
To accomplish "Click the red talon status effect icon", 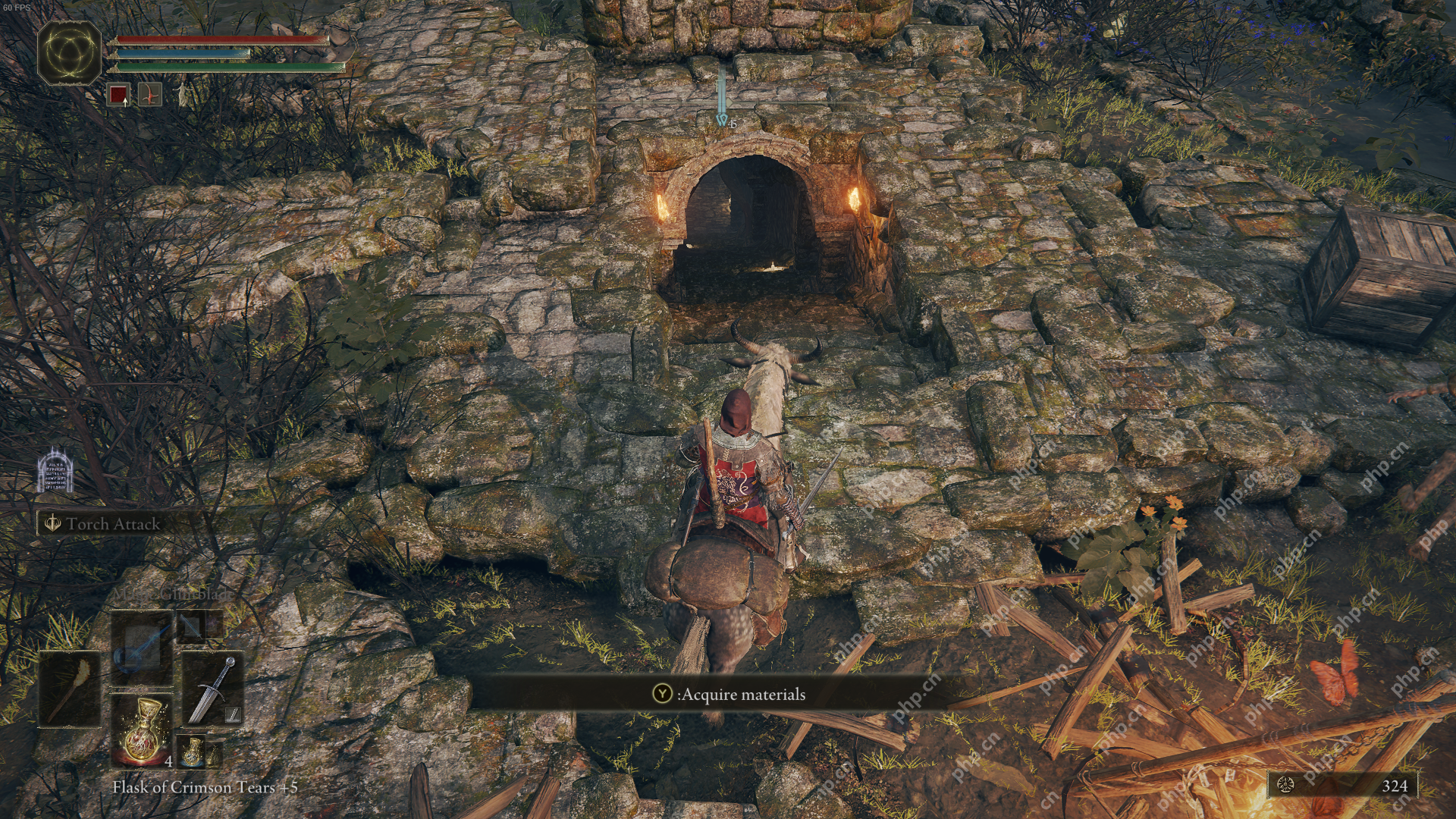I will coord(150,94).
